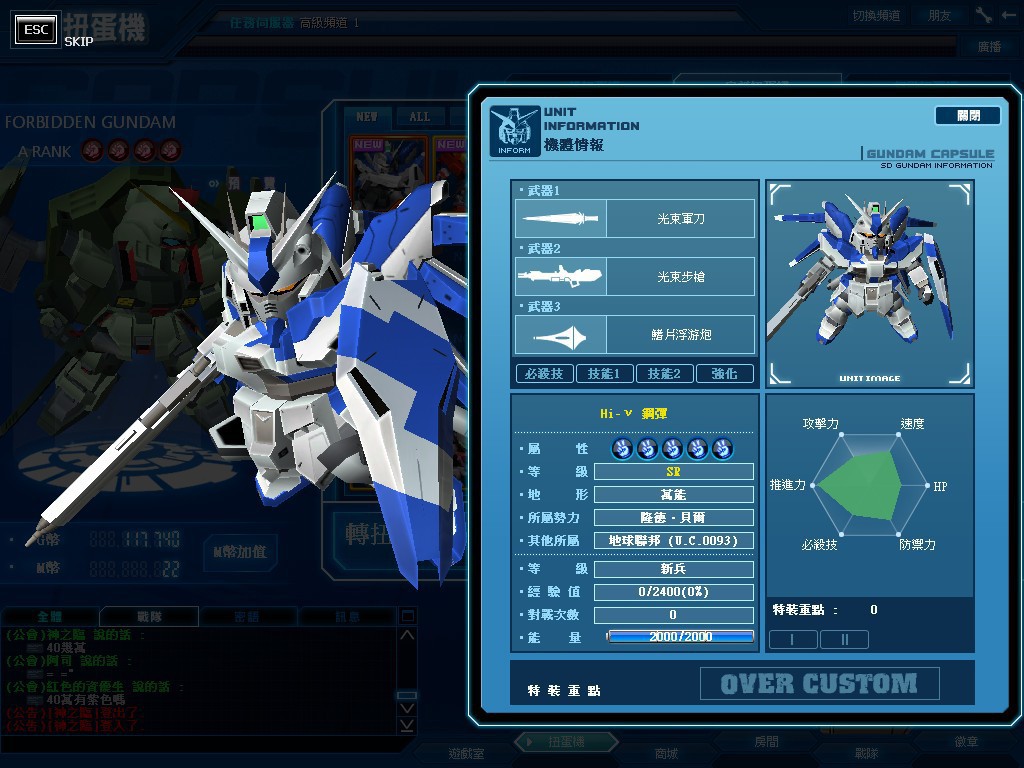The width and height of the screenshot is (1024, 768).
Task: Open the 切換頻道 channel switcher
Action: [x=876, y=16]
